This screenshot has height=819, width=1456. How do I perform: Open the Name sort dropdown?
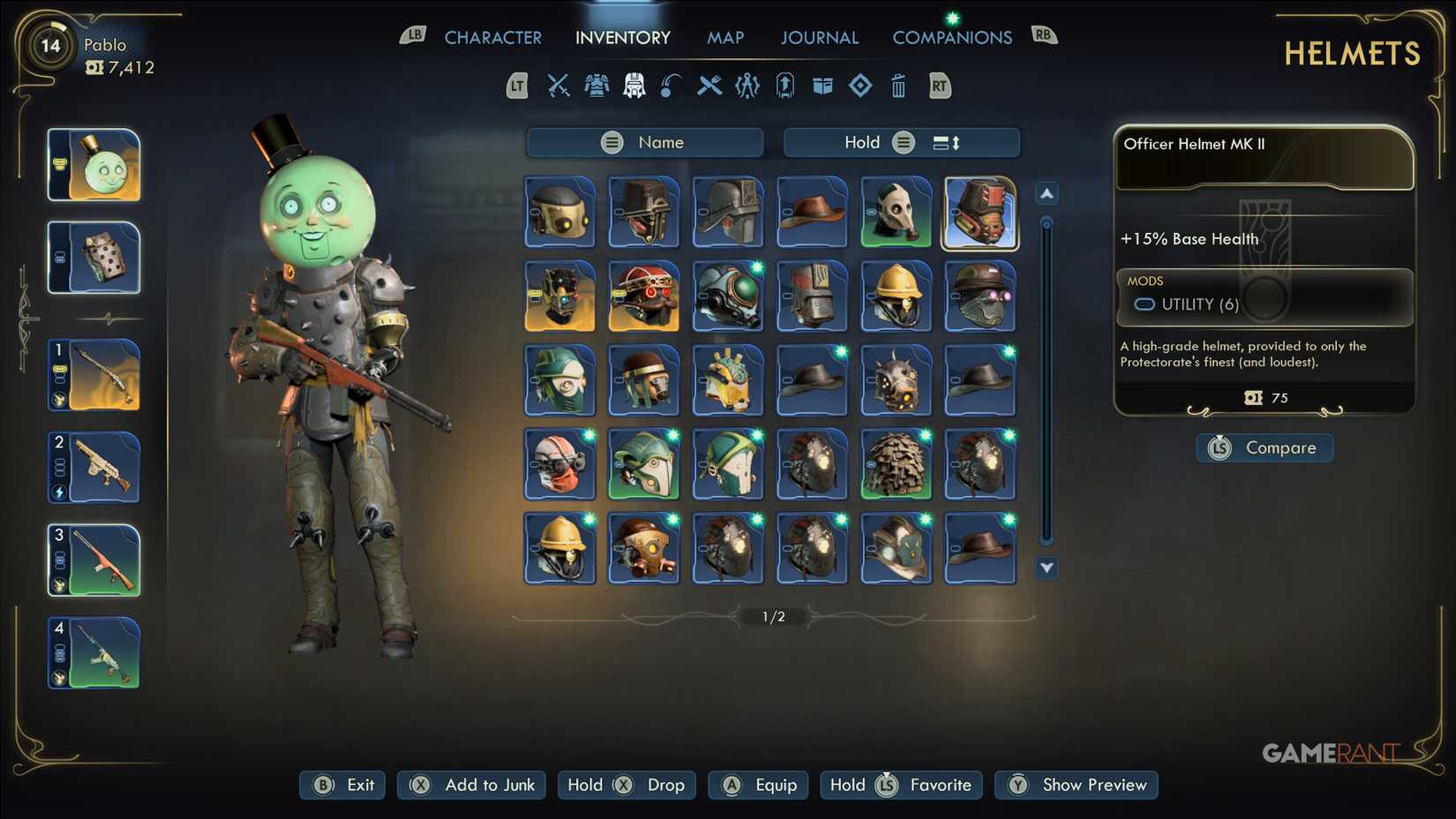(x=645, y=141)
